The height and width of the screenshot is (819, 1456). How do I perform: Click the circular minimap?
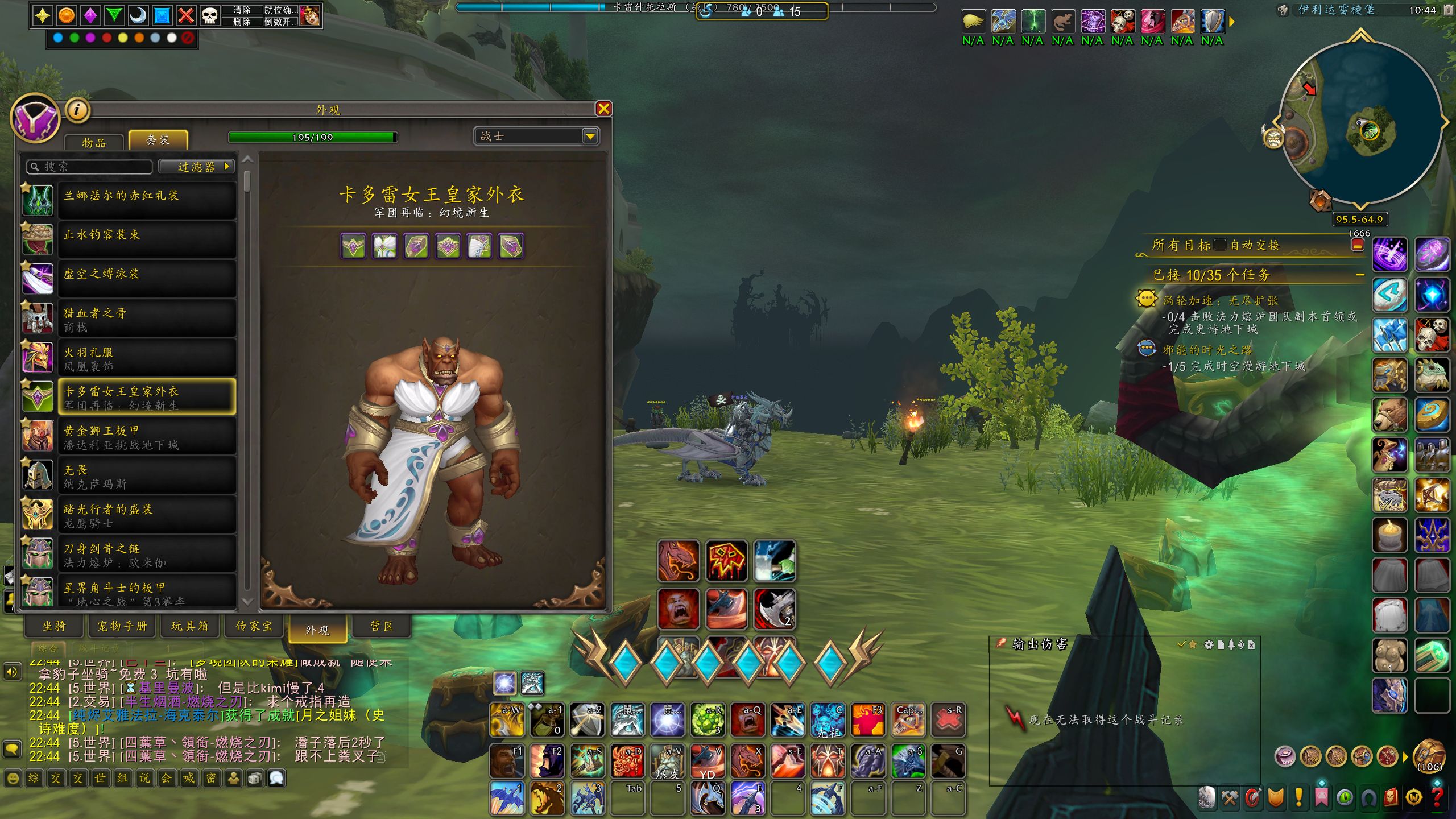pos(1359,122)
